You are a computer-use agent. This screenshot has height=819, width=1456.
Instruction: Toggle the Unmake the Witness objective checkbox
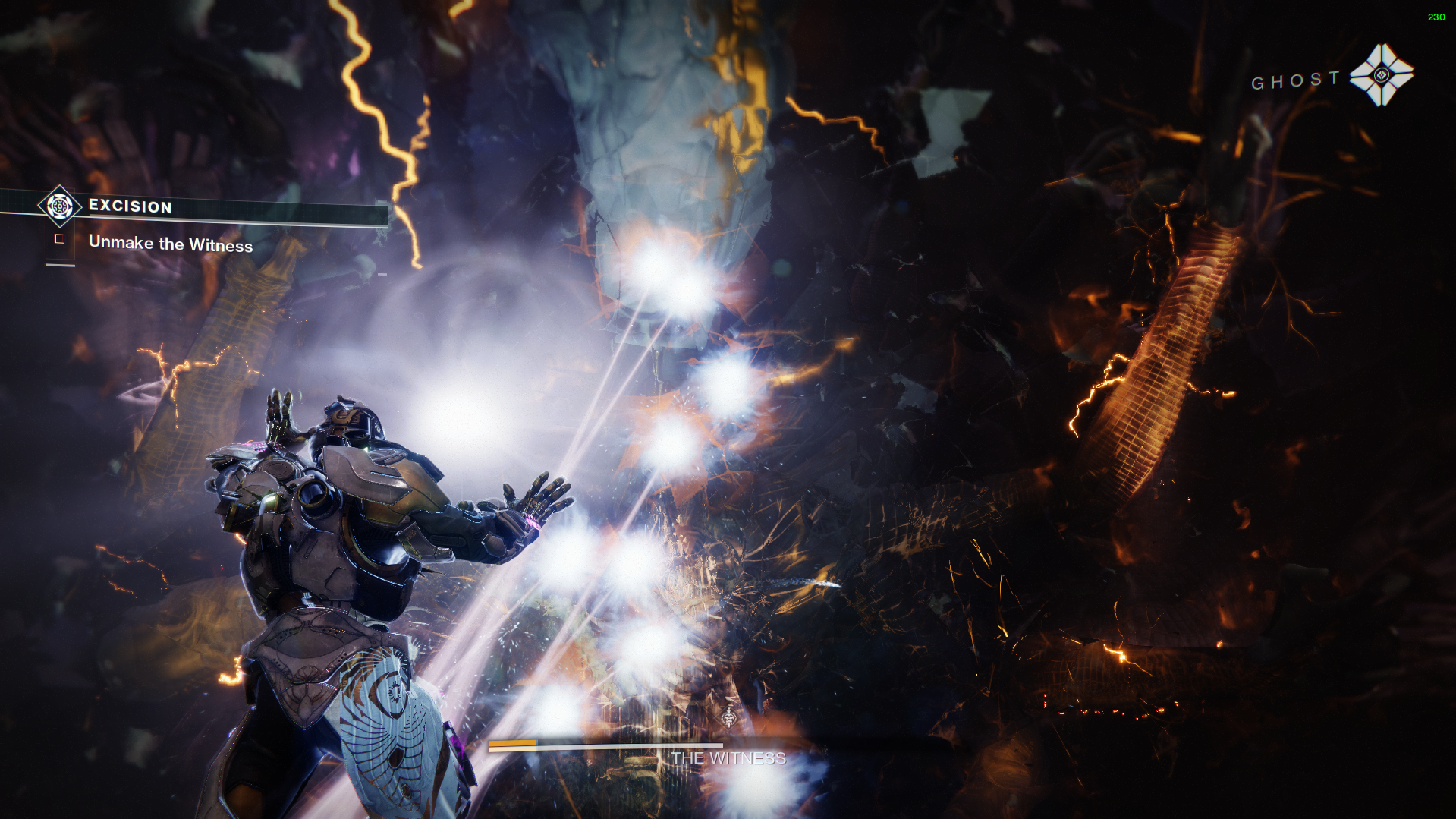[x=60, y=239]
